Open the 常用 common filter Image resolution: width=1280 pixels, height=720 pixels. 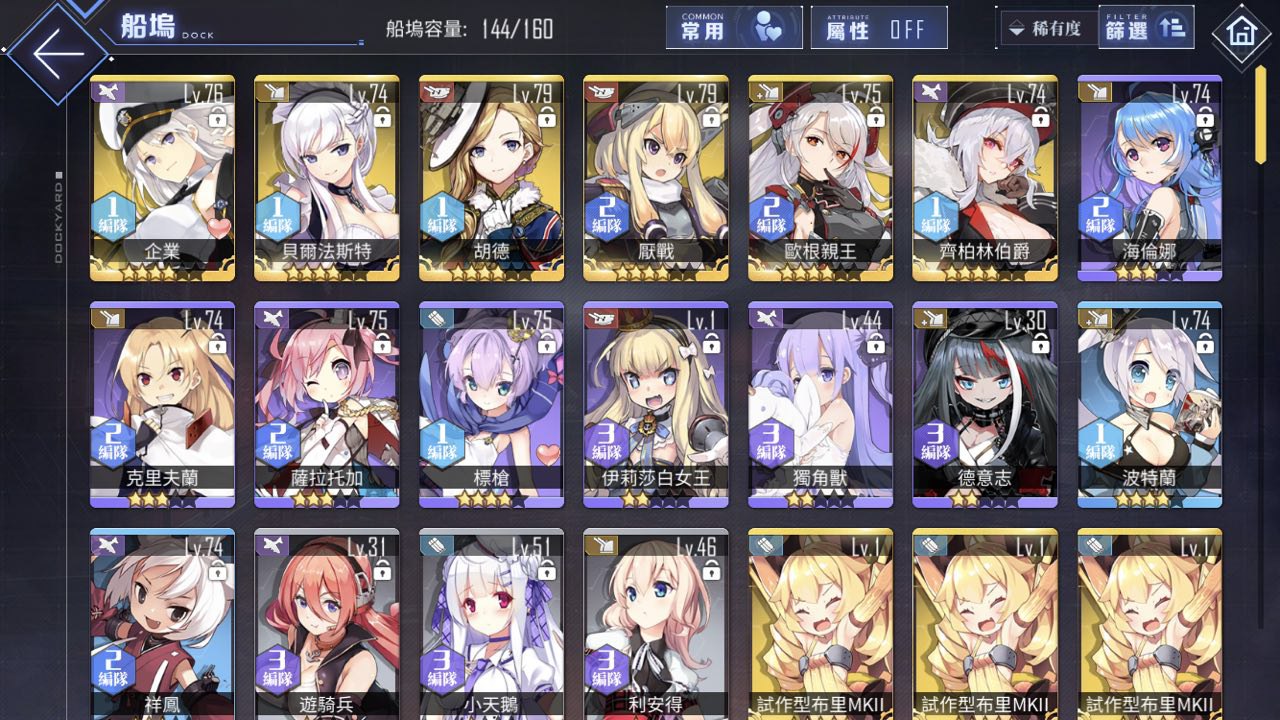pyautogui.click(x=734, y=28)
